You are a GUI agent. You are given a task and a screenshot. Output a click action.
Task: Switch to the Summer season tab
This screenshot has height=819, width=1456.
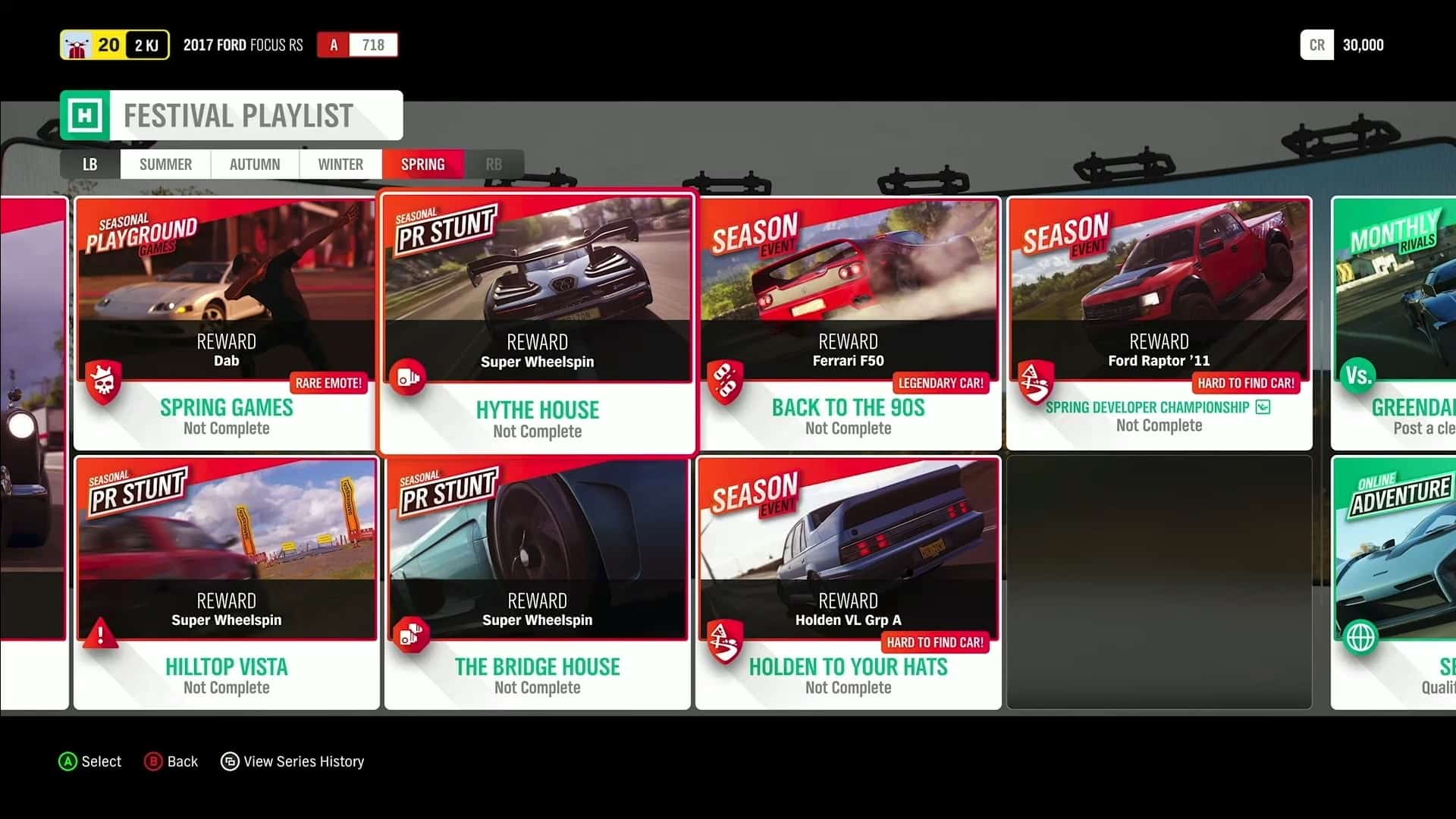pyautogui.click(x=165, y=164)
